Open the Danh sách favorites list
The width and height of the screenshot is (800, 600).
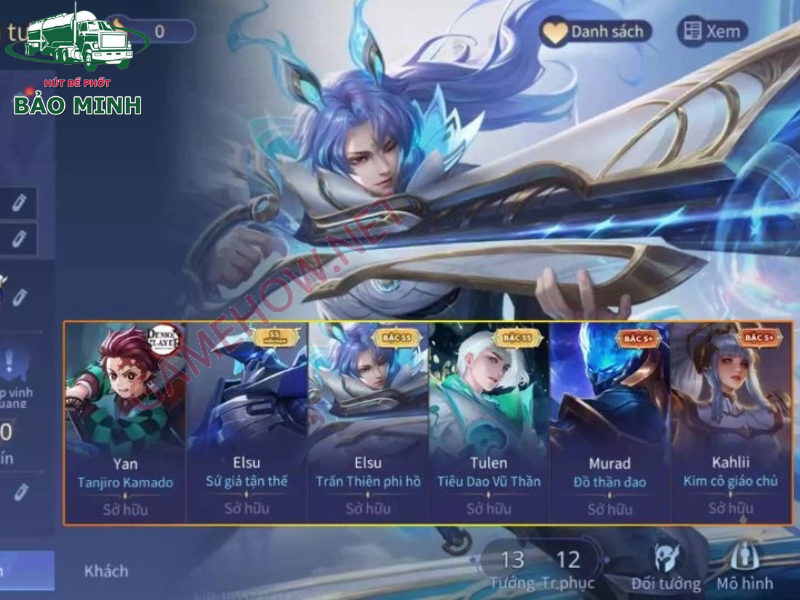click(595, 32)
